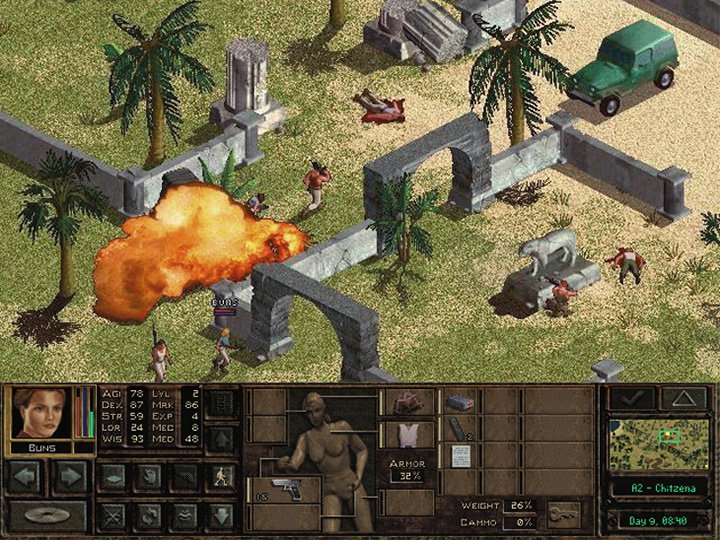
Task: Select the hat in the head slot
Action: (408, 404)
